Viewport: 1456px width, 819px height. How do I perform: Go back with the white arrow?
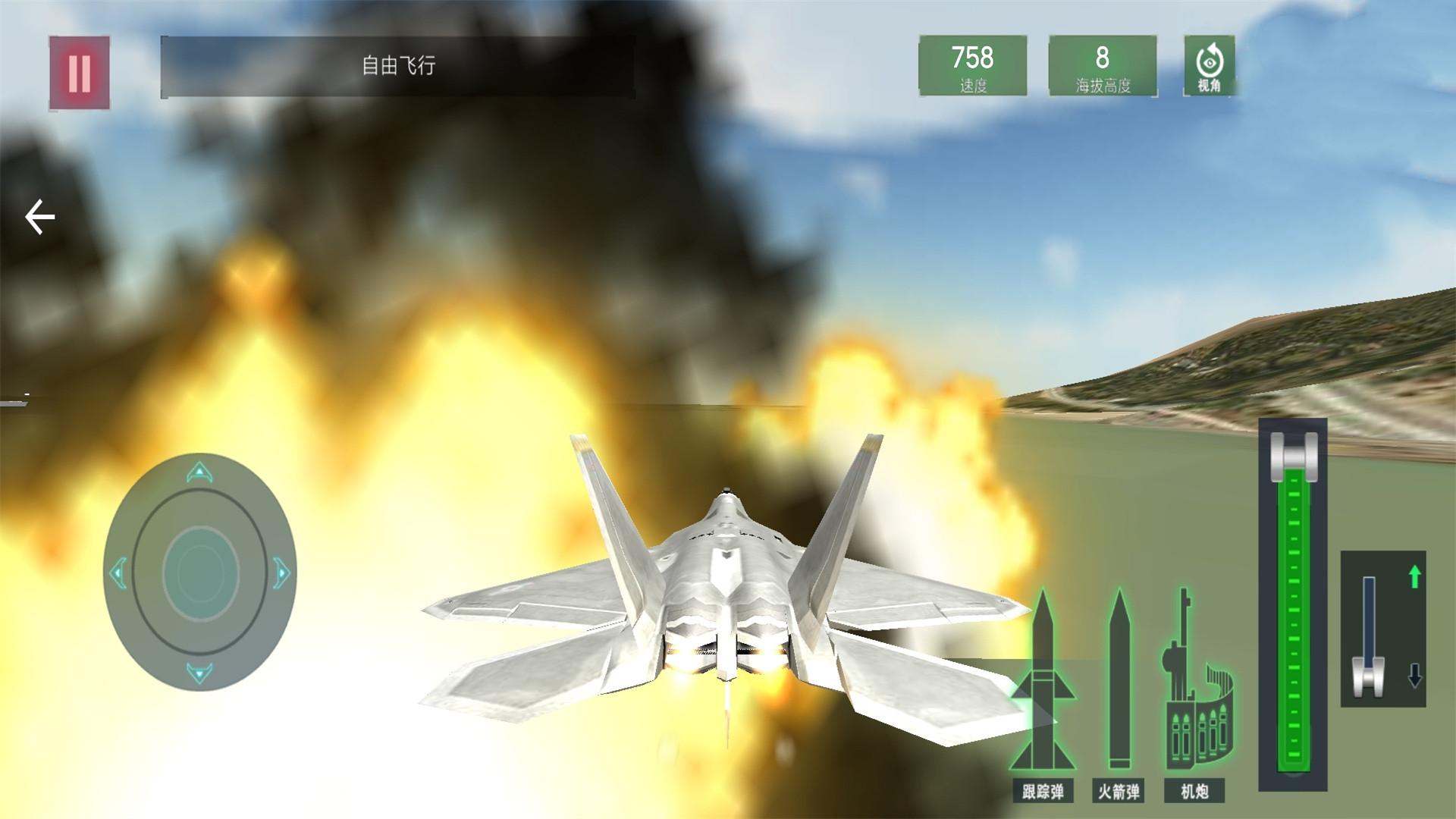pos(40,218)
